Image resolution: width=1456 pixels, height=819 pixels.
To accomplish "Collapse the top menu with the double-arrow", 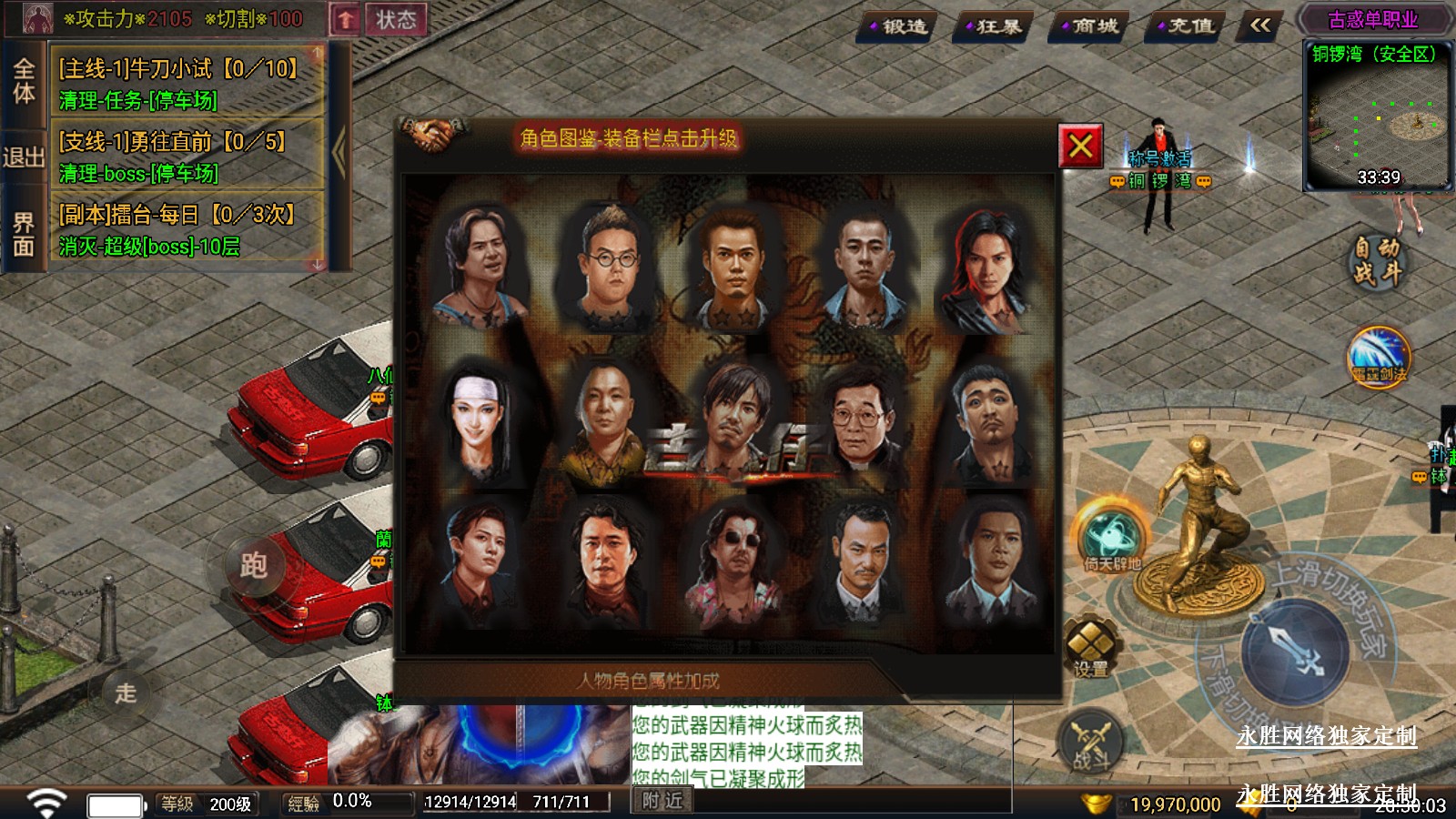I will 1260,26.
